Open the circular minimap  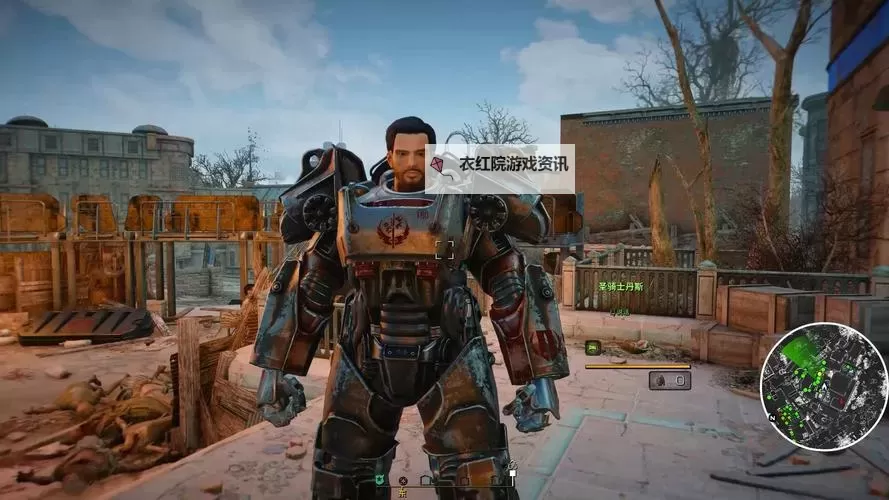coord(823,387)
